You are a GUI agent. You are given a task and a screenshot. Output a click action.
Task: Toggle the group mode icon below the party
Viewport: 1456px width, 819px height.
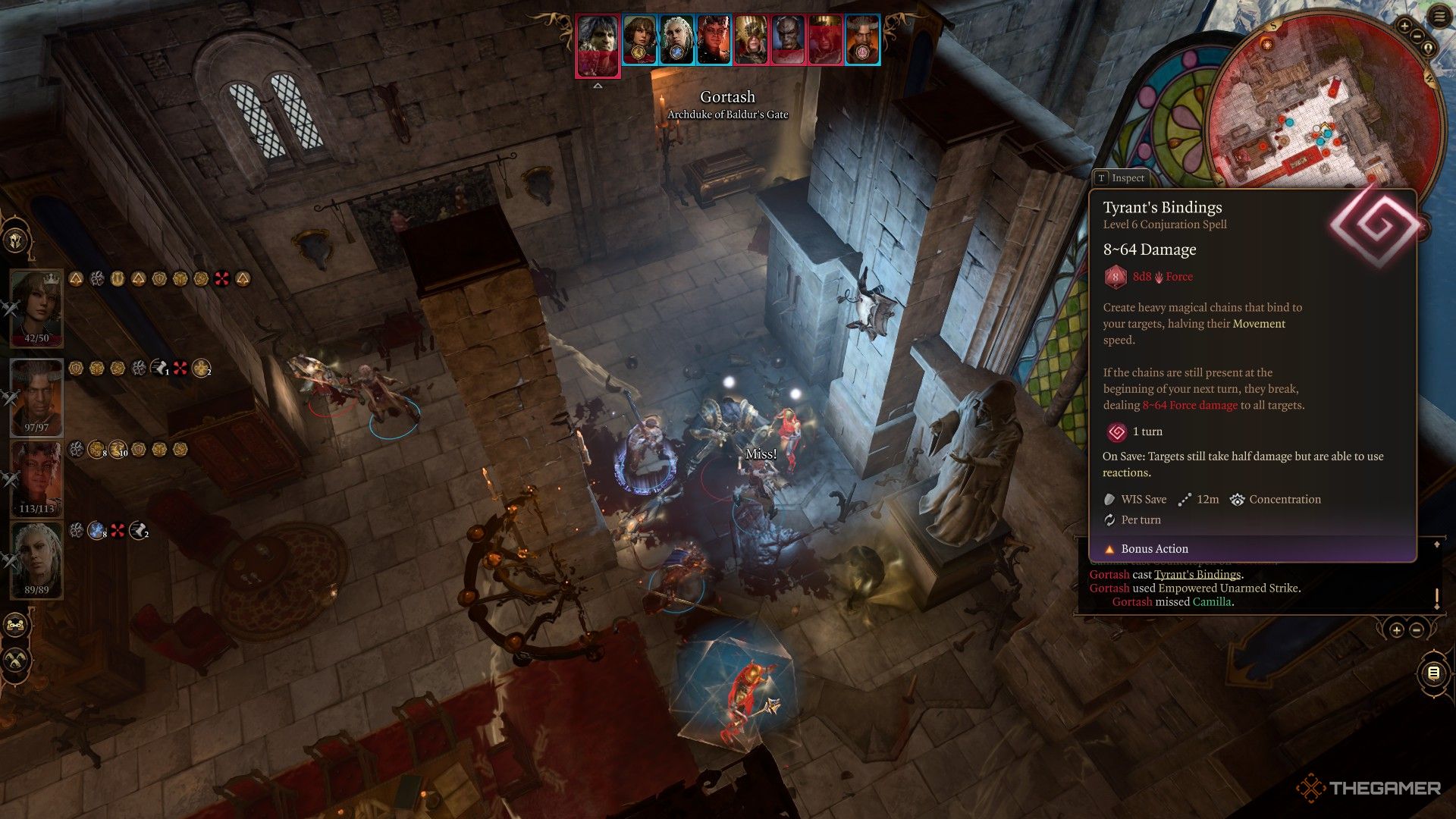pos(15,626)
